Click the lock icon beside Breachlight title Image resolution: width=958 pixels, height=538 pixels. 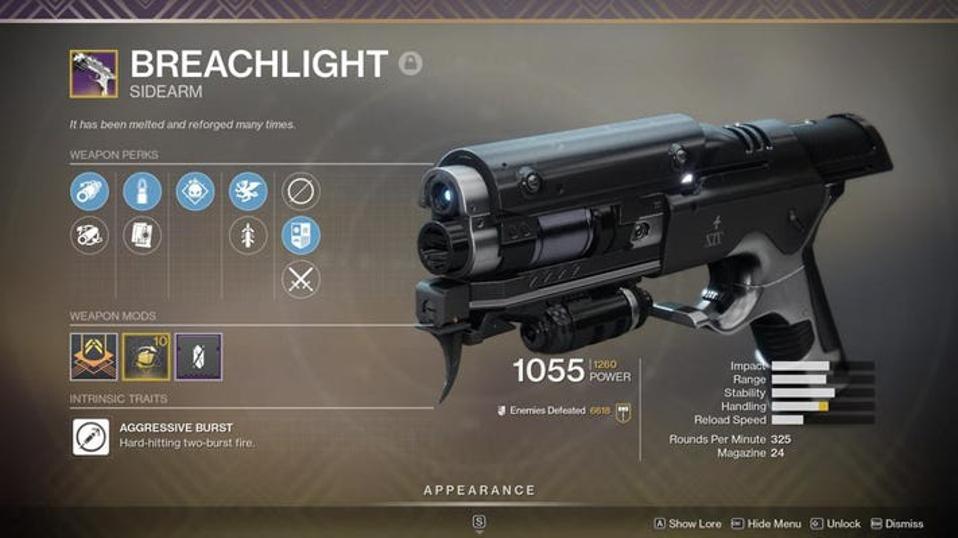pos(410,64)
